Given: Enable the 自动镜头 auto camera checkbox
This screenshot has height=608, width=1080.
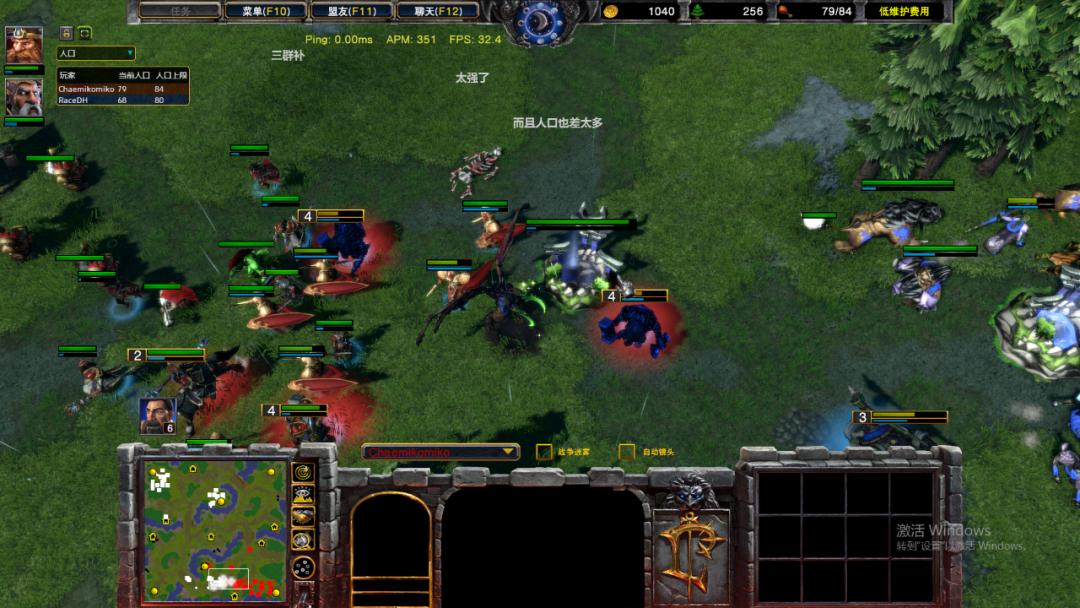Looking at the screenshot, I should pos(627,452).
